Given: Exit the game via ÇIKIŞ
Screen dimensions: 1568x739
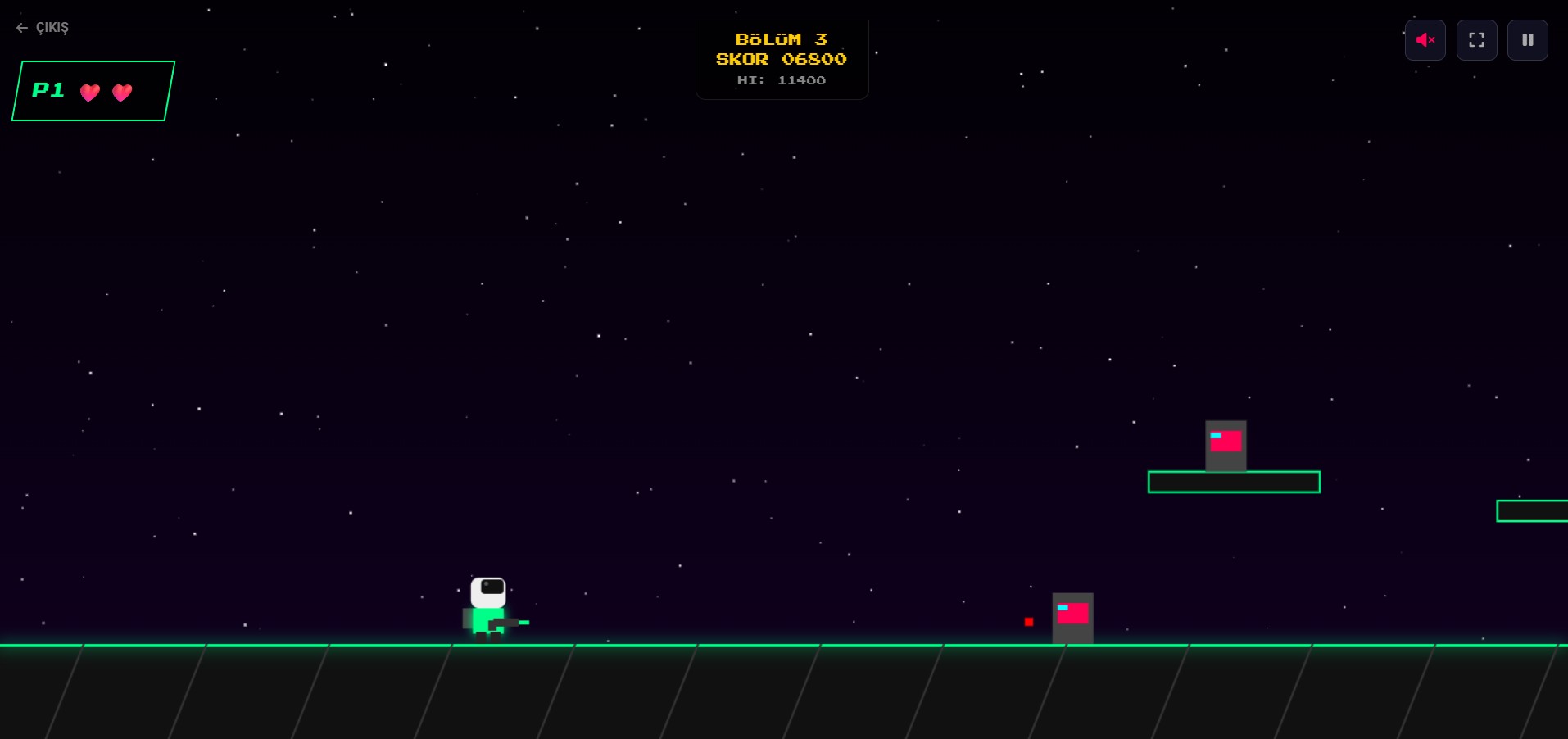Looking at the screenshot, I should click(x=52, y=27).
